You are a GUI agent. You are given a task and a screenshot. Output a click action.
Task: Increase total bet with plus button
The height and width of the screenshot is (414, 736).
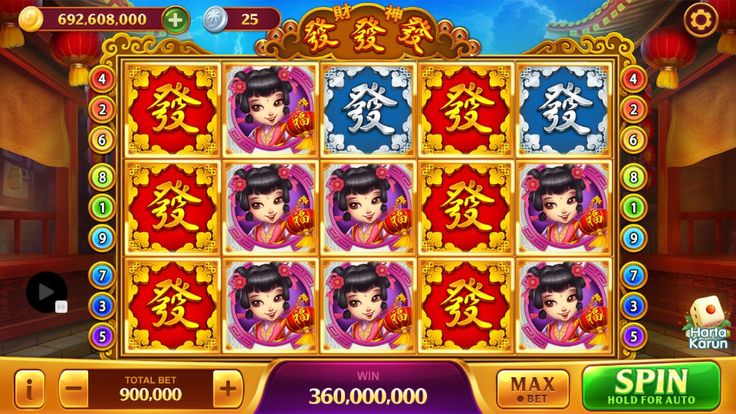point(228,387)
